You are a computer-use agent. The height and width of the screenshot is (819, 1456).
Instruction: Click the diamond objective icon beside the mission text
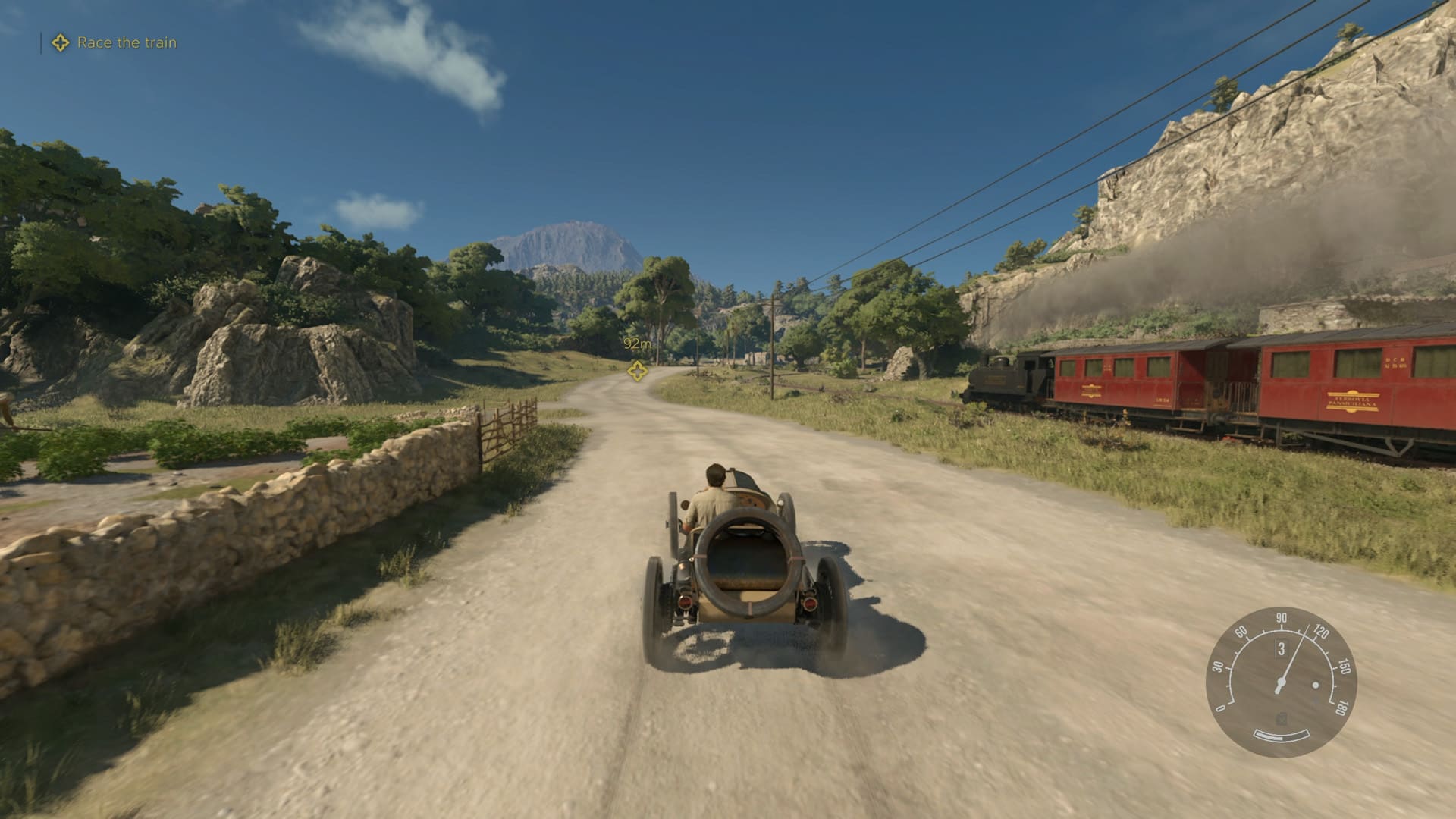pos(59,43)
